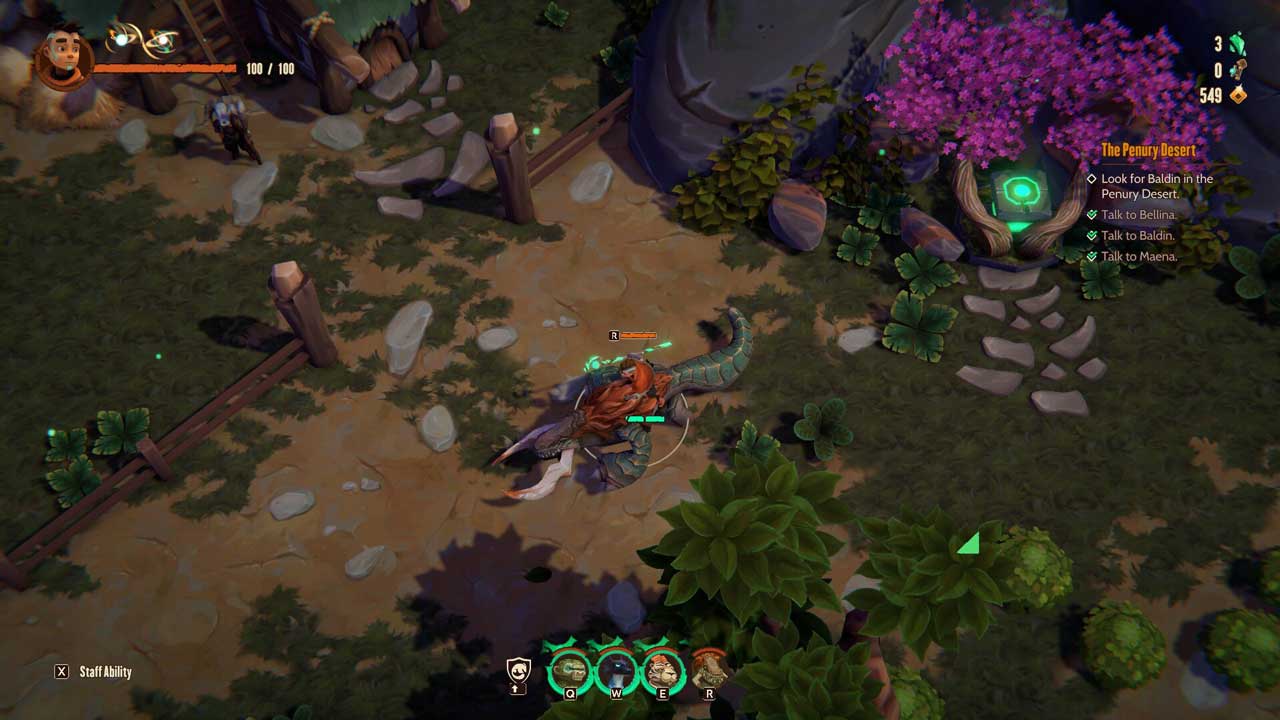
Task: Click the orange diamond currency icon
Action: pyautogui.click(x=1238, y=96)
